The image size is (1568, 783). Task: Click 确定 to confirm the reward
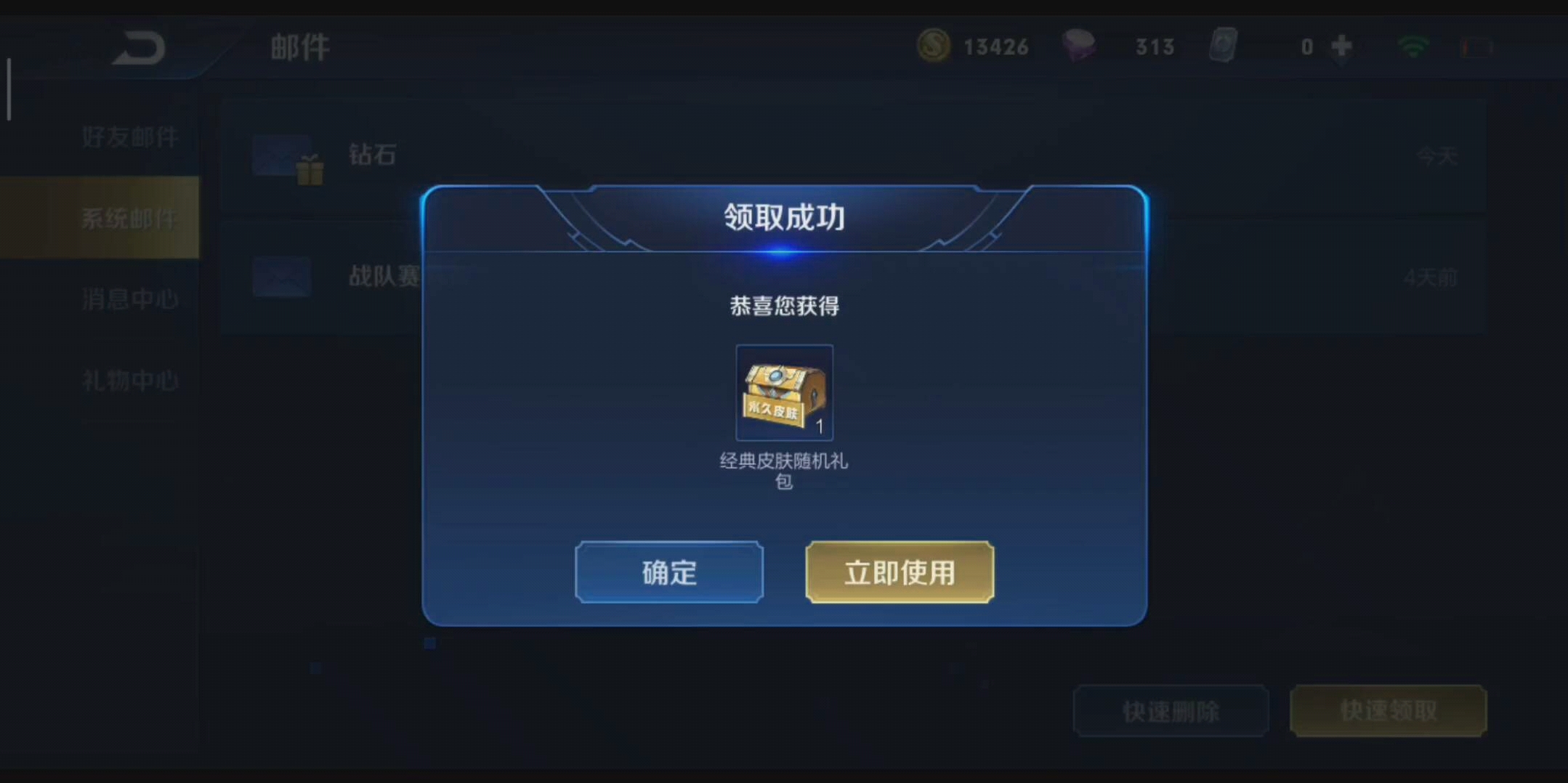(668, 572)
